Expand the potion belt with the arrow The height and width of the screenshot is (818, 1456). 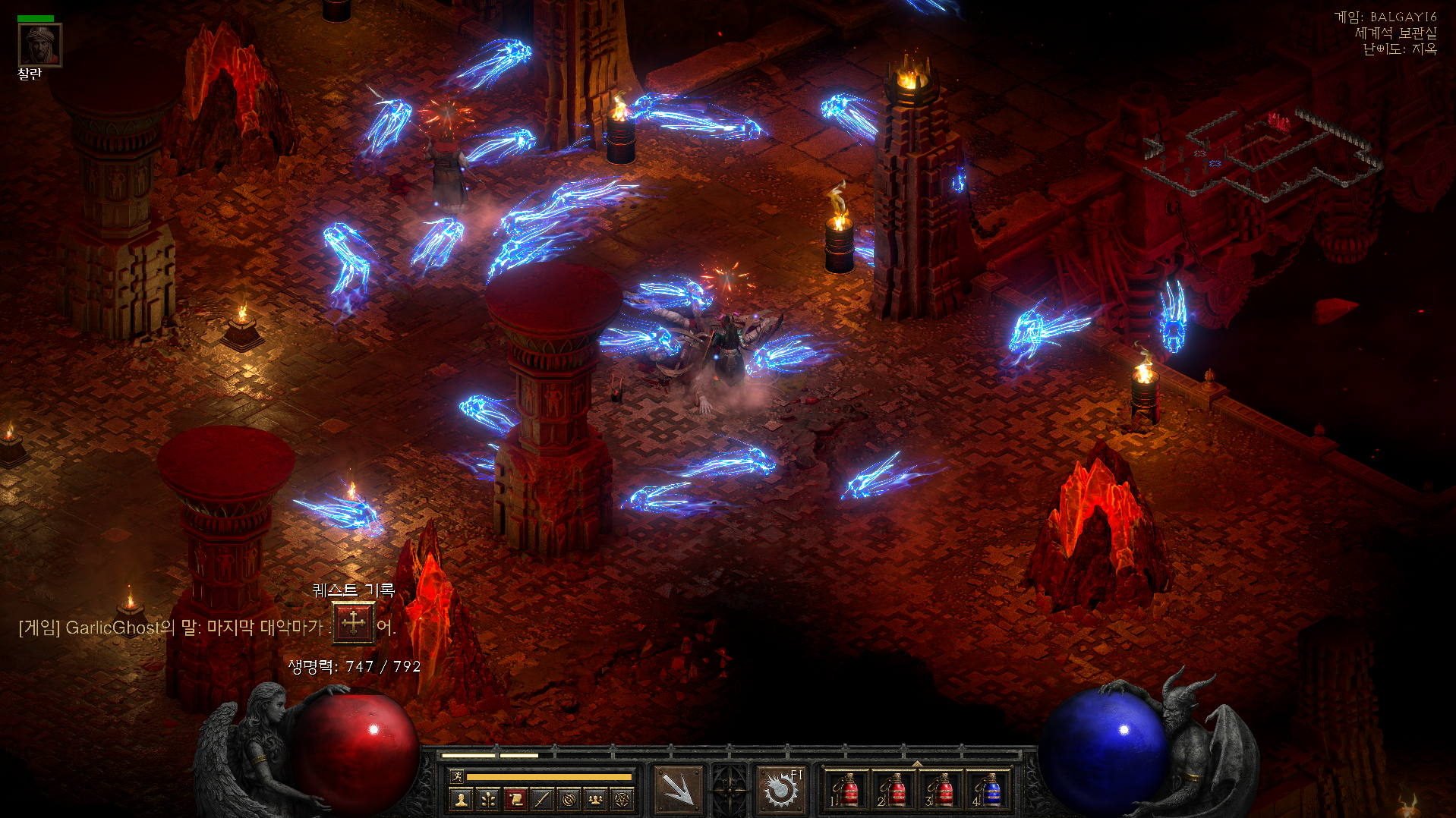pos(917,763)
